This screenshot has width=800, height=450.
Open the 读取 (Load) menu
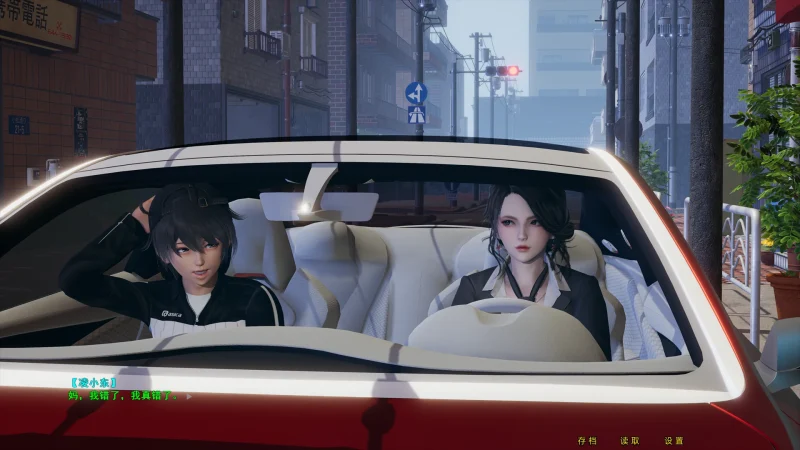(x=630, y=440)
